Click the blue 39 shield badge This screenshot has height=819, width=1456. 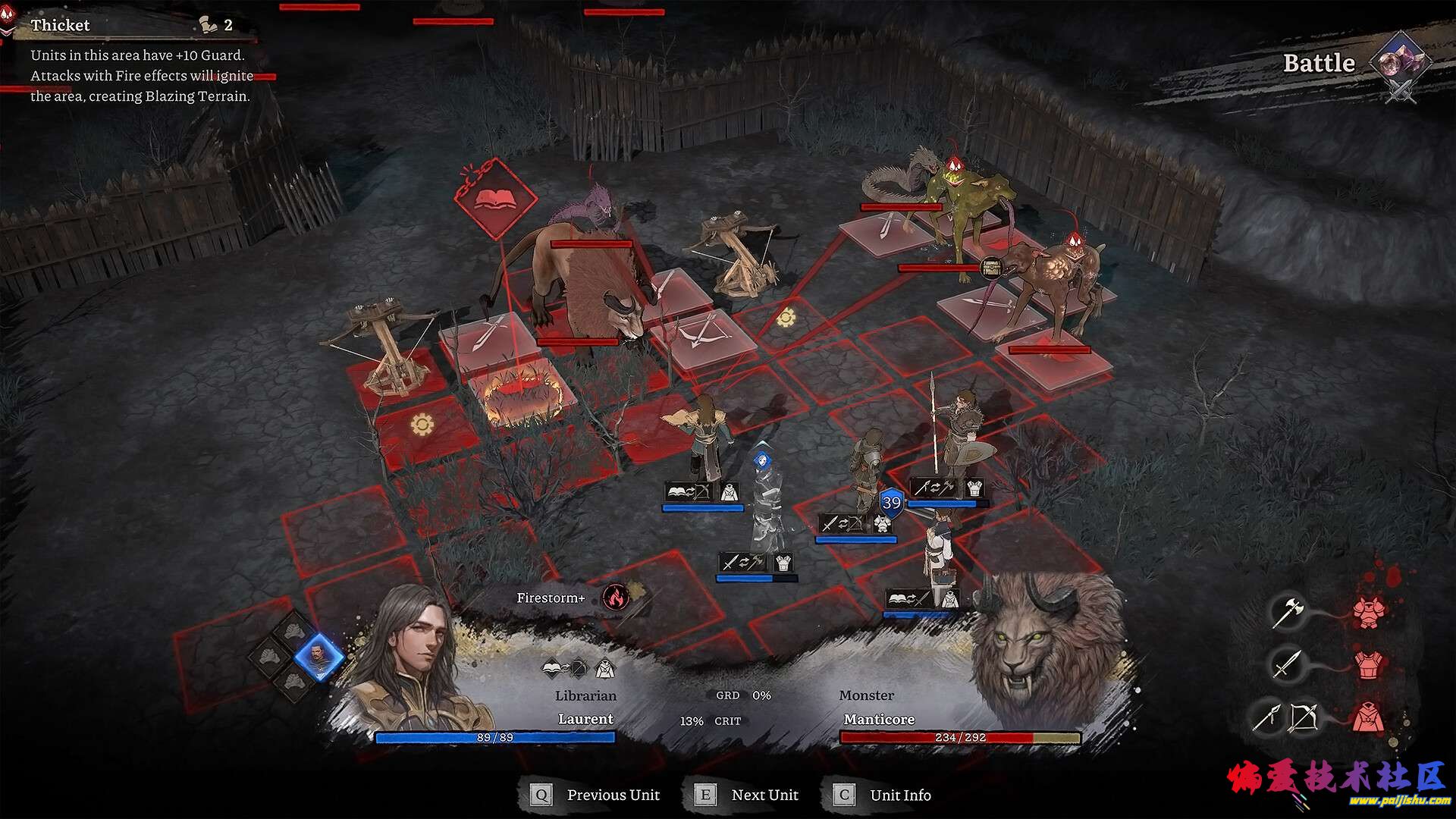coord(892,503)
